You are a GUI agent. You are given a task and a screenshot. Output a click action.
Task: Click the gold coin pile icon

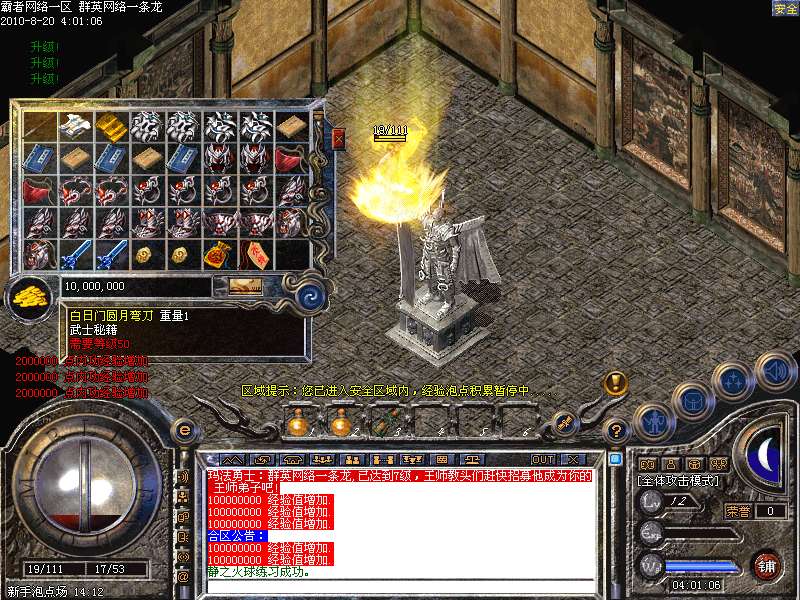point(31,294)
